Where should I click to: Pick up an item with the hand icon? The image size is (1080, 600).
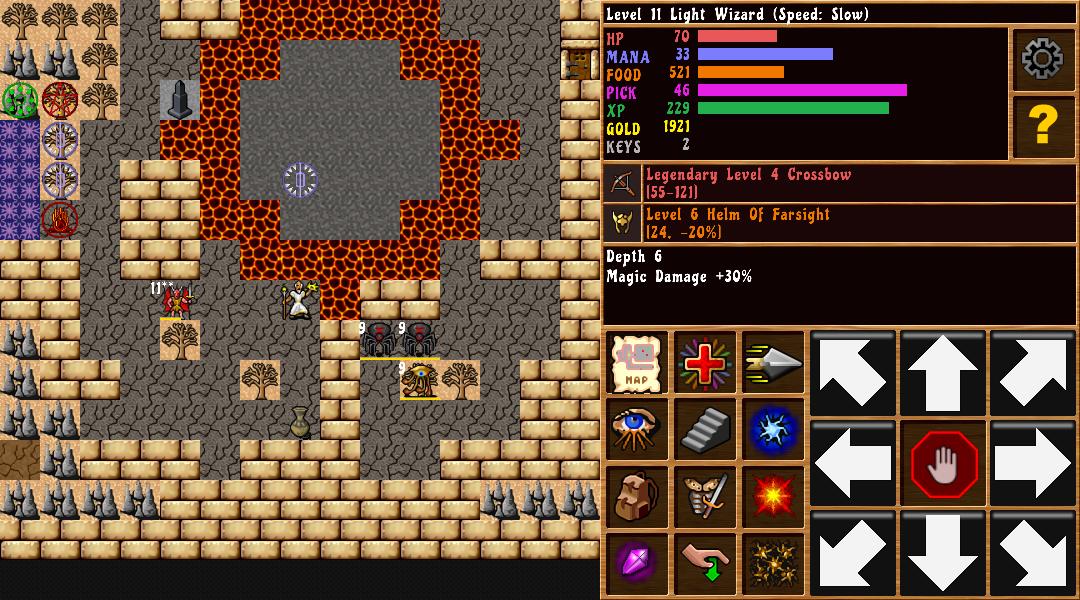tap(705, 563)
